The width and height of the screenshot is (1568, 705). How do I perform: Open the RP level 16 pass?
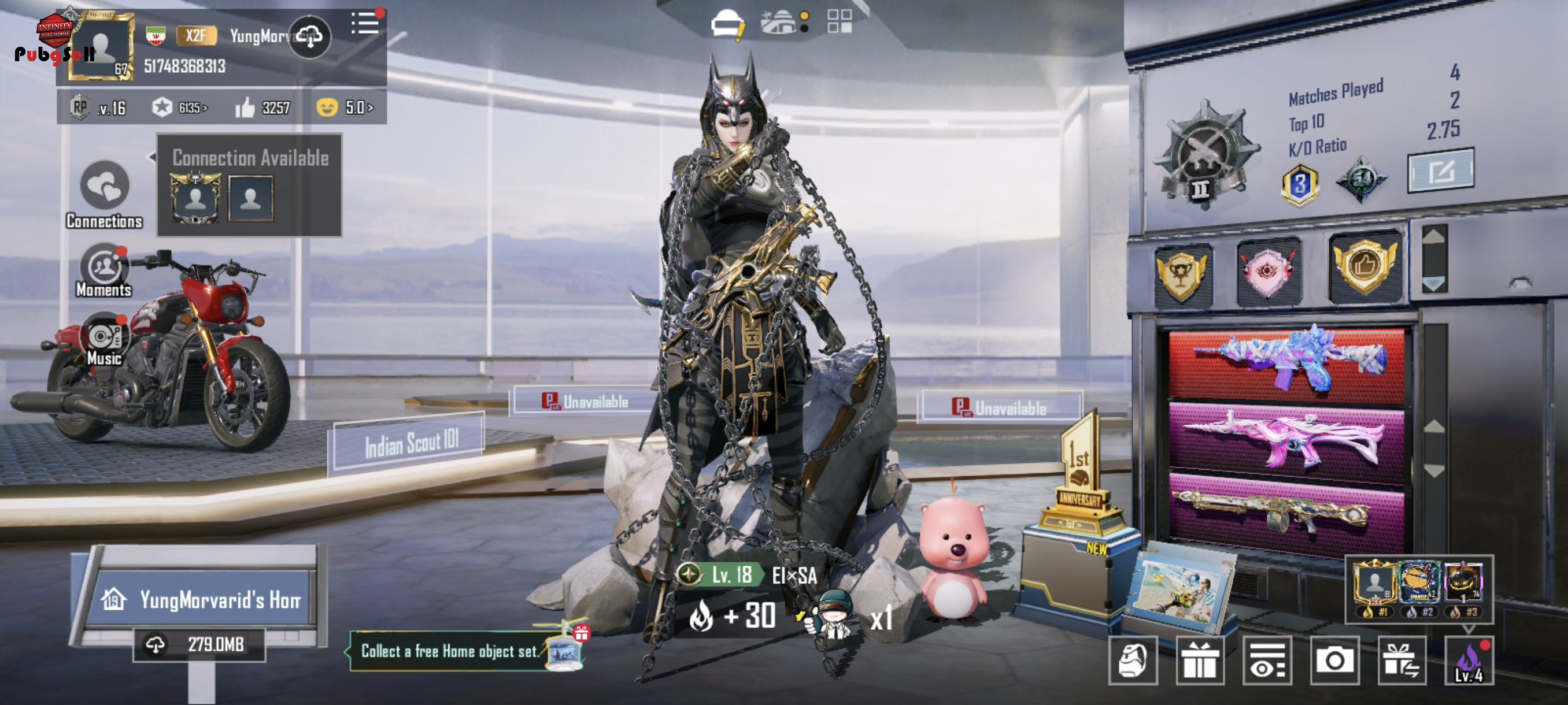click(x=99, y=107)
